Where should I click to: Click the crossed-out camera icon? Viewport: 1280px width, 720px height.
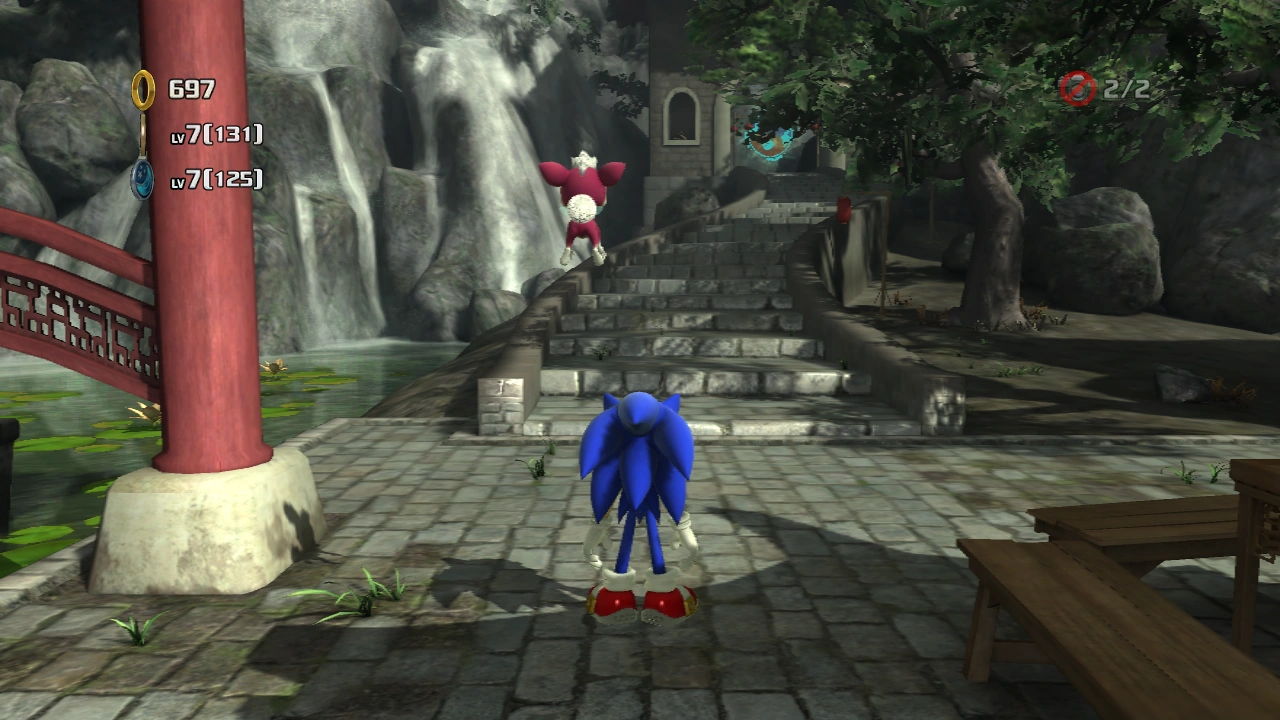[1078, 89]
